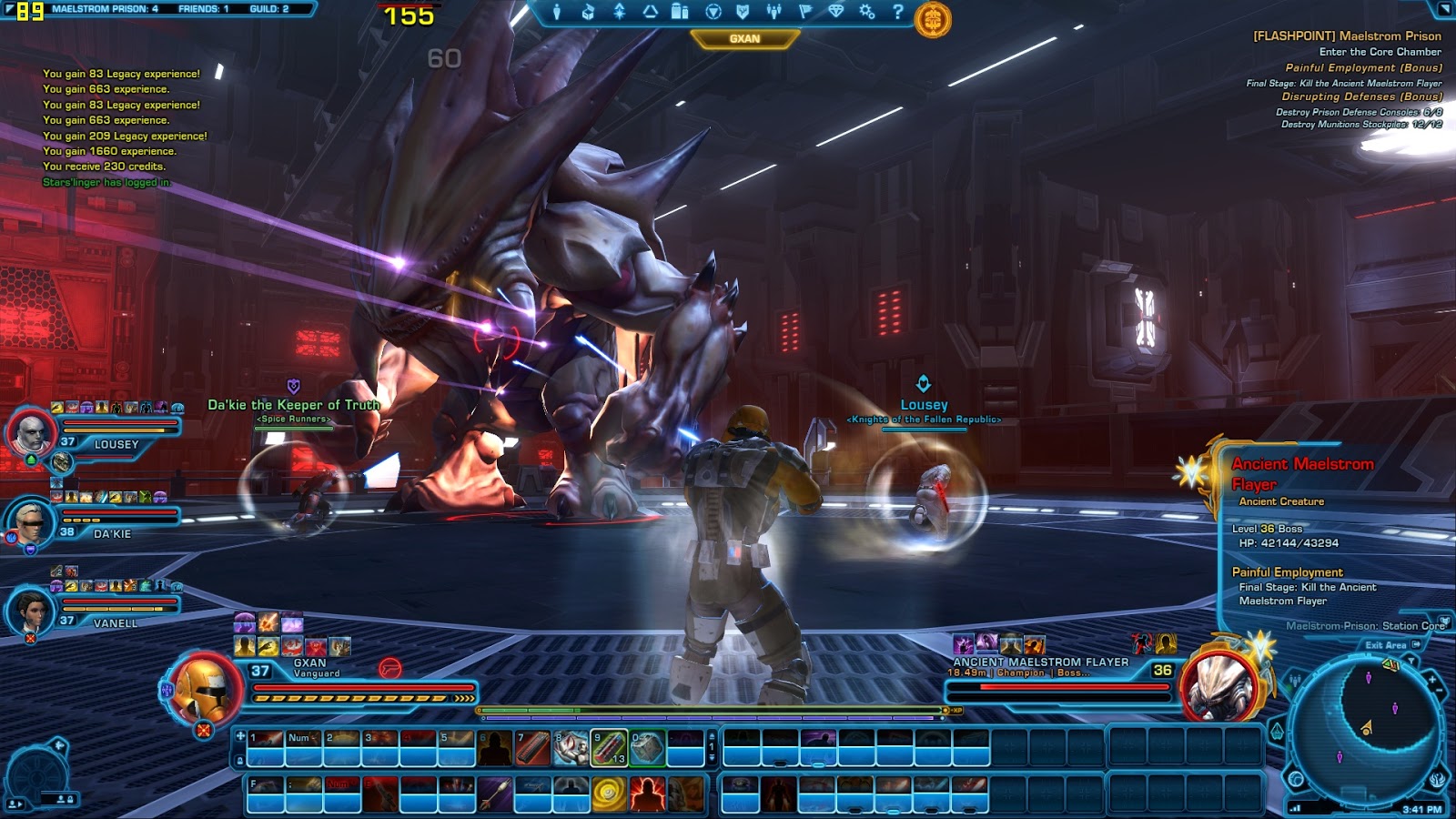The width and height of the screenshot is (1456, 819).
Task: Open the Cartel Market coin button
Action: [932, 19]
